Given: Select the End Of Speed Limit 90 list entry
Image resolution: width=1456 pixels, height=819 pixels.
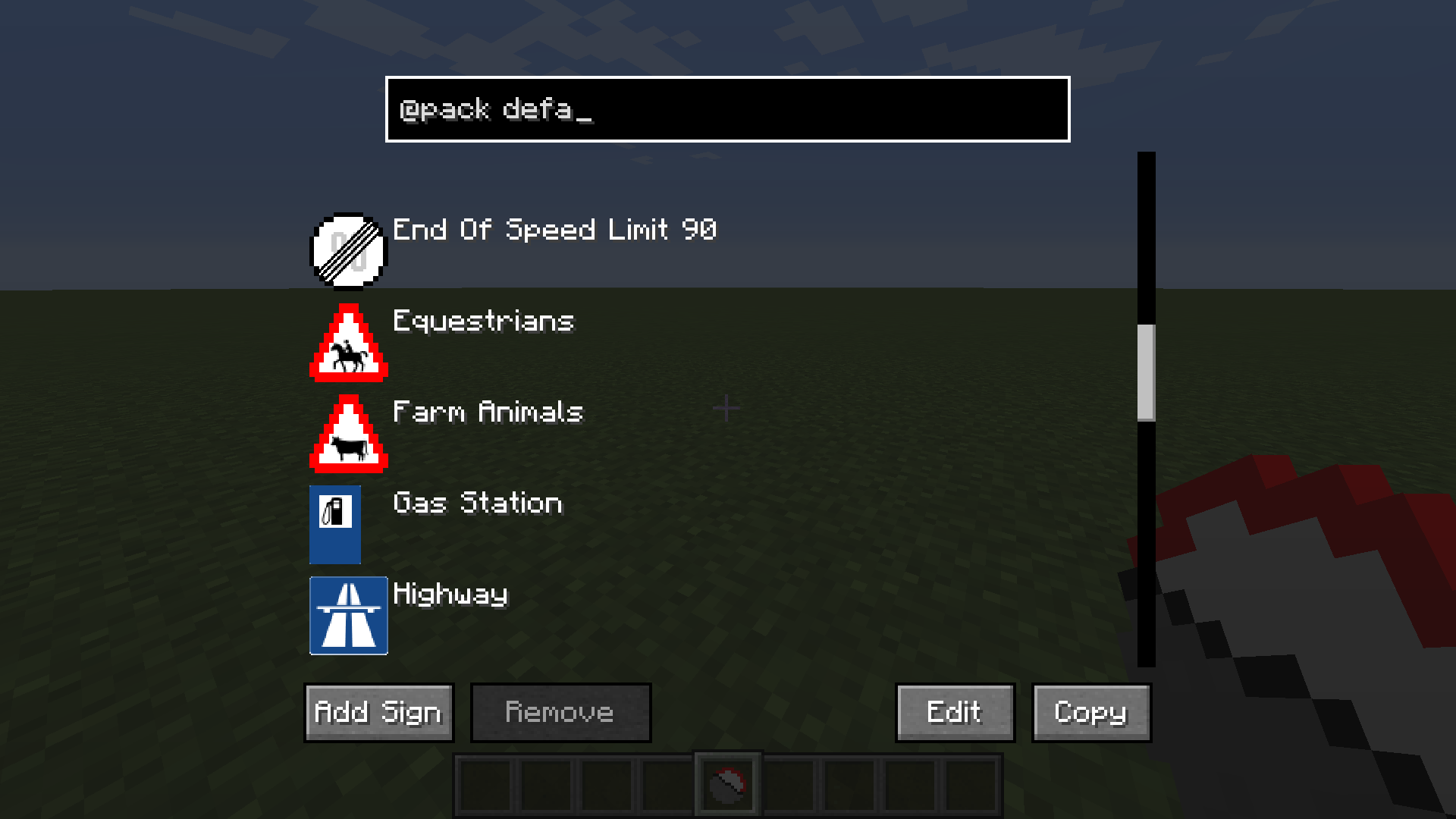Looking at the screenshot, I should [554, 231].
